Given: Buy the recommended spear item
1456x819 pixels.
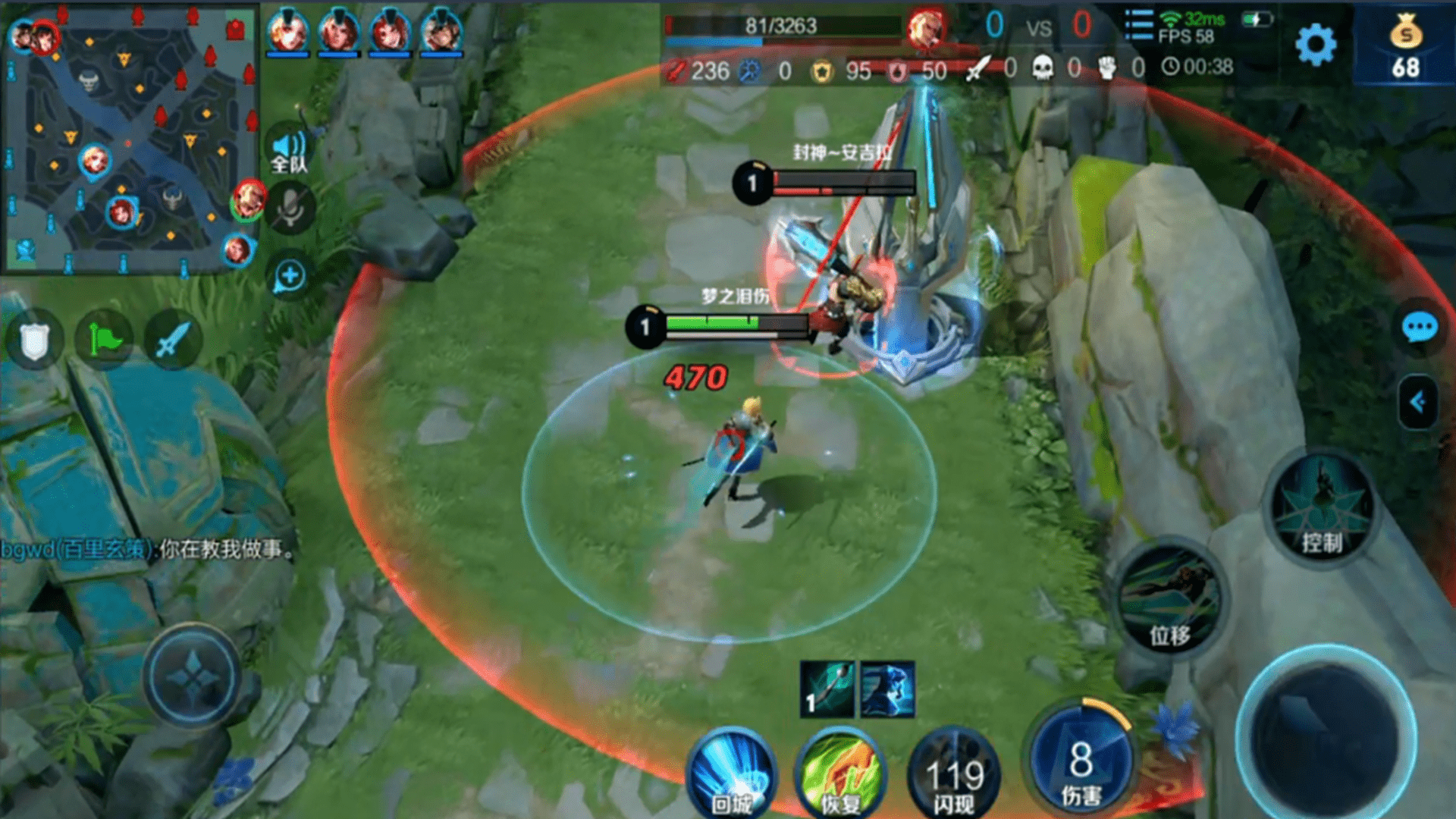Looking at the screenshot, I should tap(827, 689).
